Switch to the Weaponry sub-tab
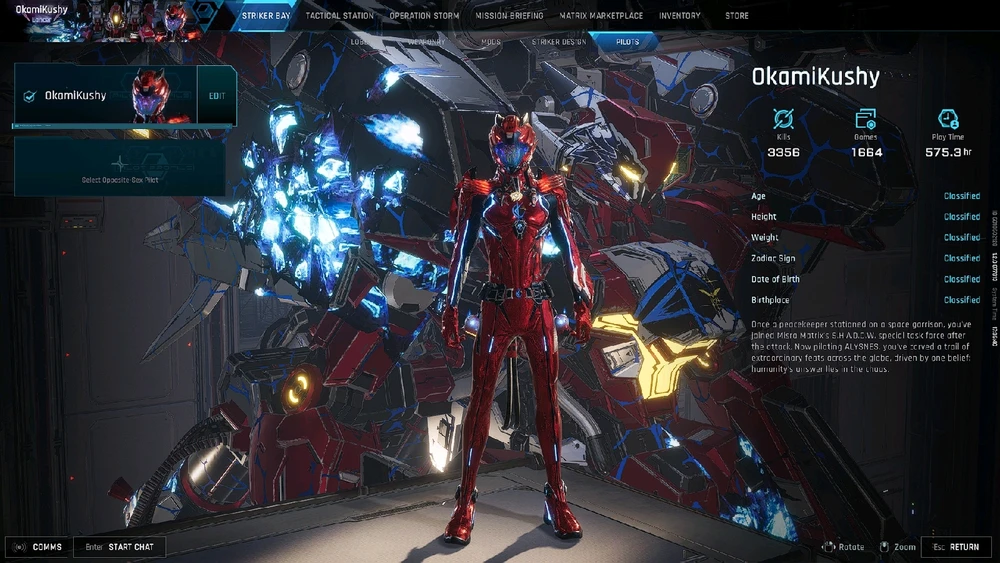Screen dimensions: 1000x563 click(x=426, y=43)
